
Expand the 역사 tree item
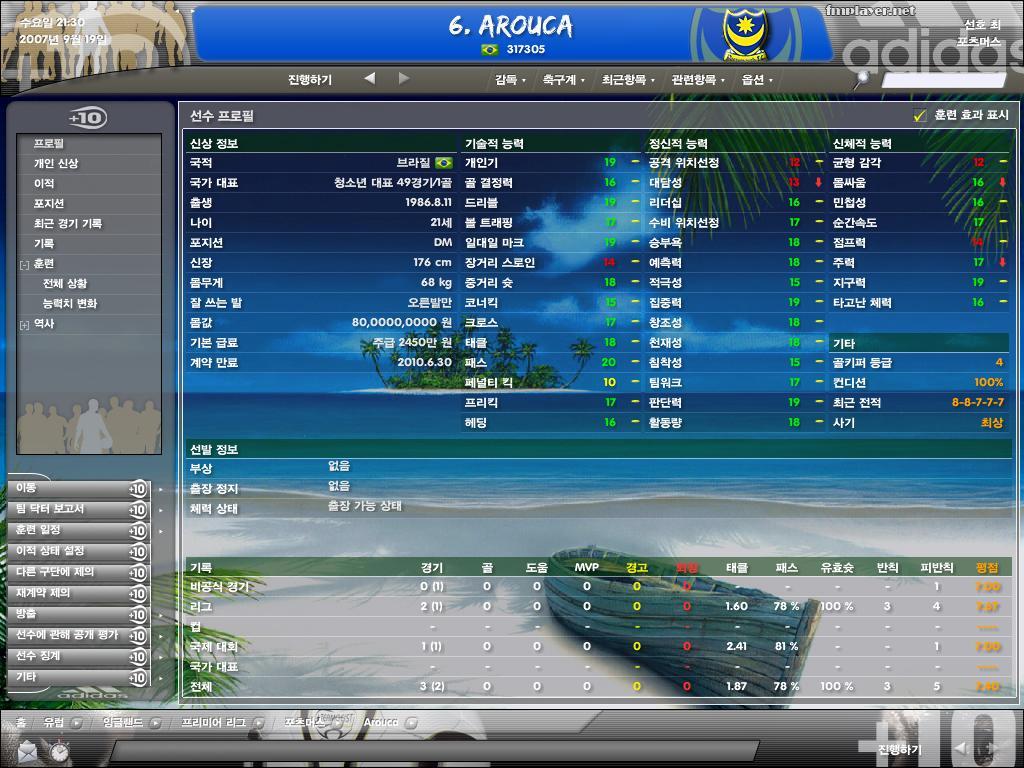click(25, 324)
